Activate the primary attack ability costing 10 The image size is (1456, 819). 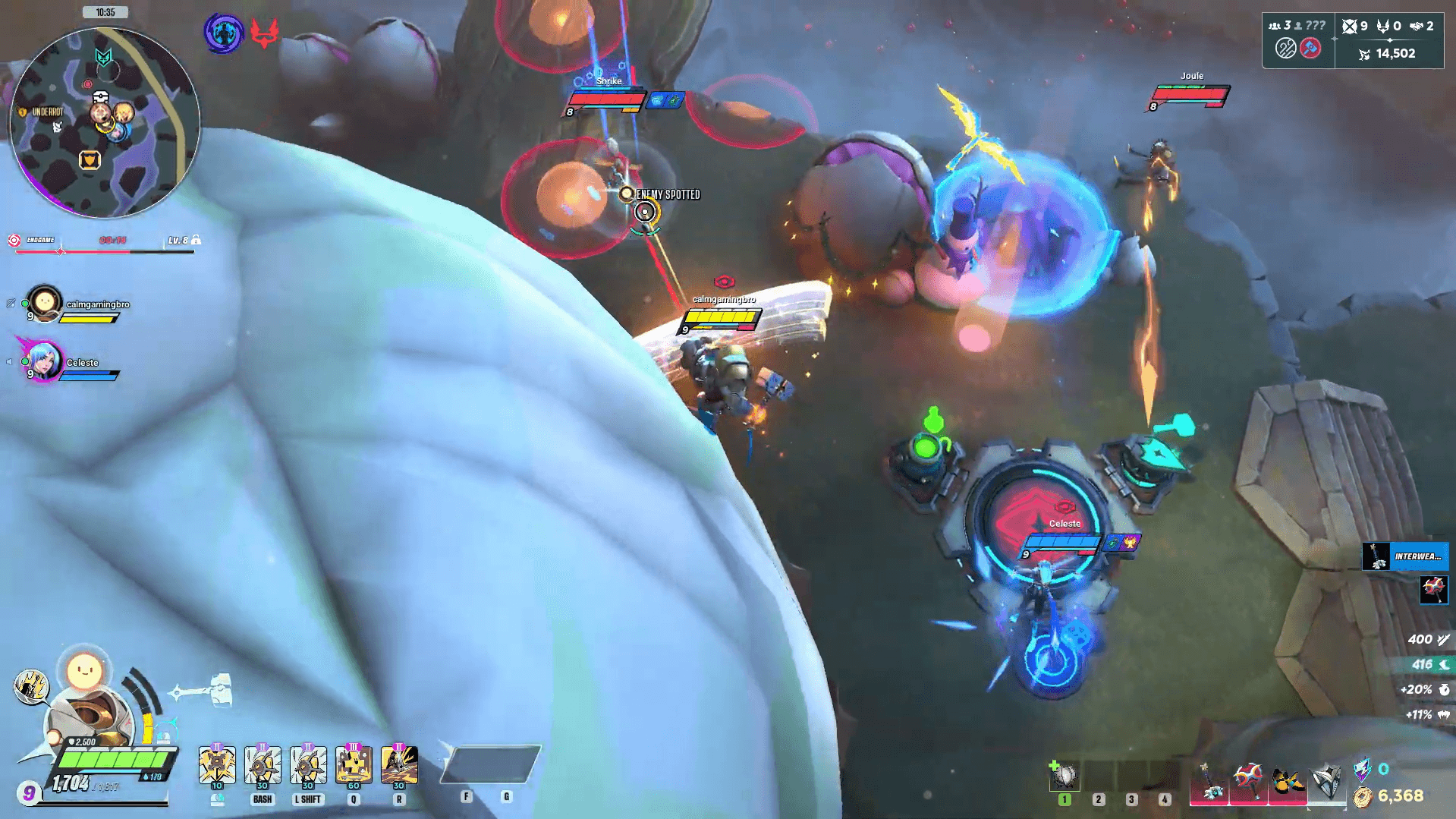(217, 764)
